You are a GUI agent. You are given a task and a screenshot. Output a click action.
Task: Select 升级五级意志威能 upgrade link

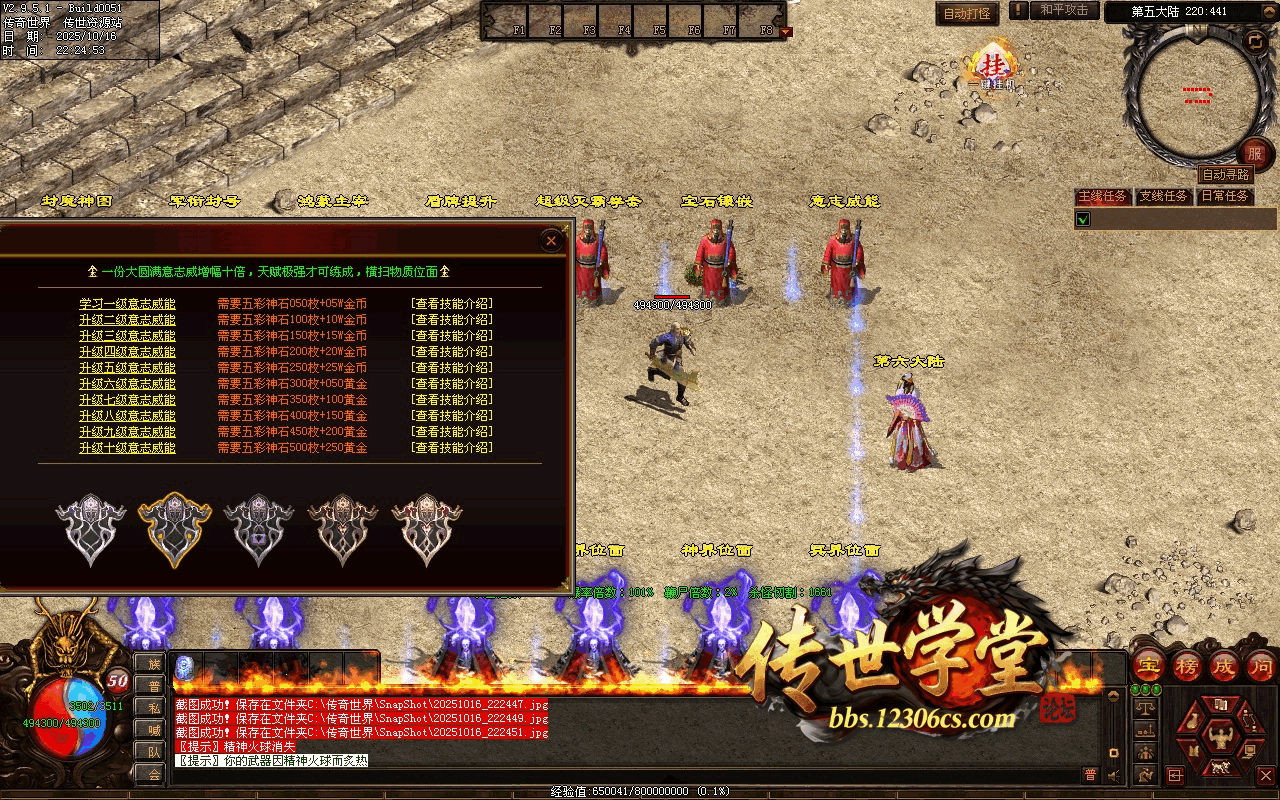point(127,368)
